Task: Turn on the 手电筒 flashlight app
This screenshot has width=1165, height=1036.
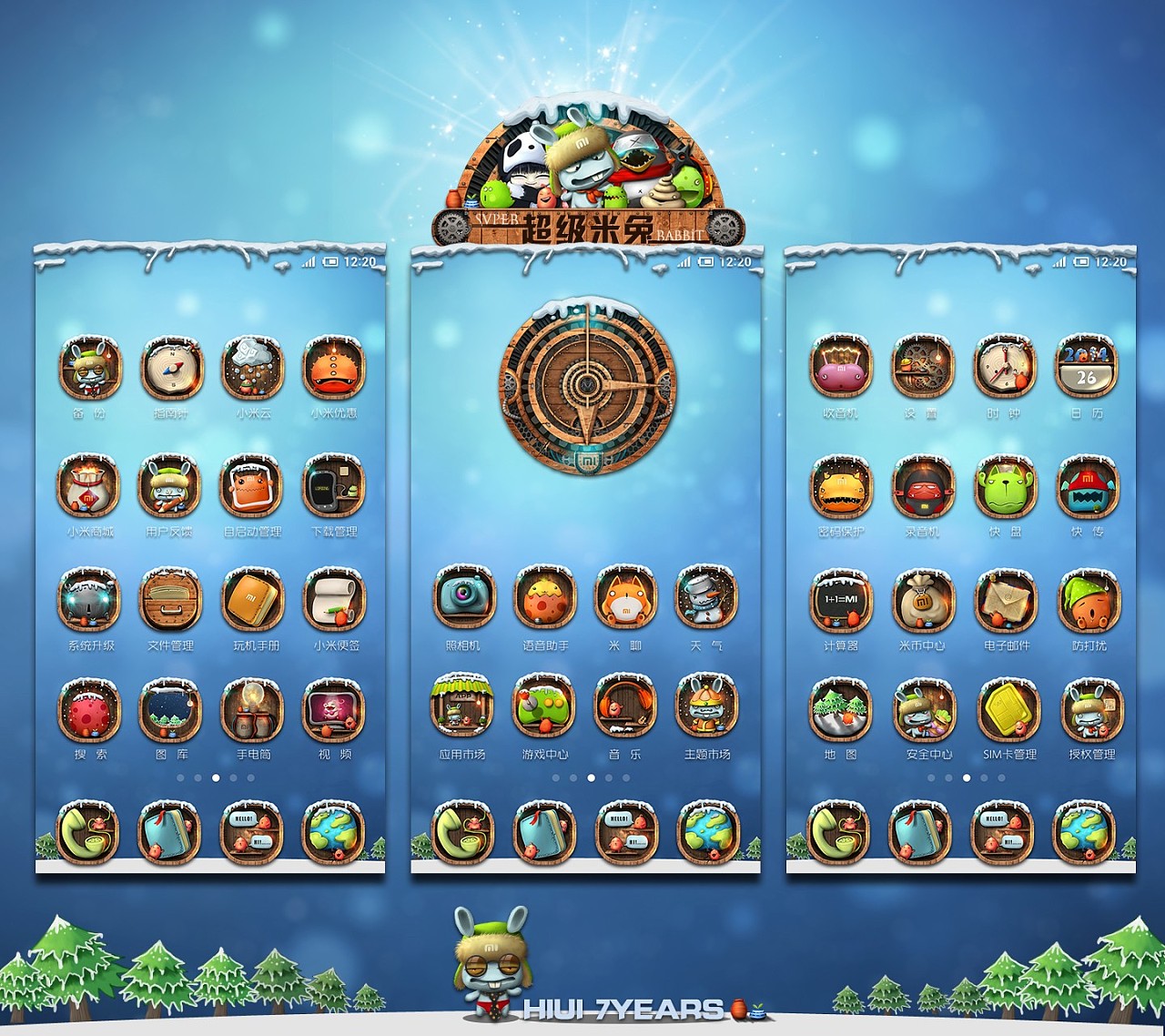Action: (x=252, y=708)
